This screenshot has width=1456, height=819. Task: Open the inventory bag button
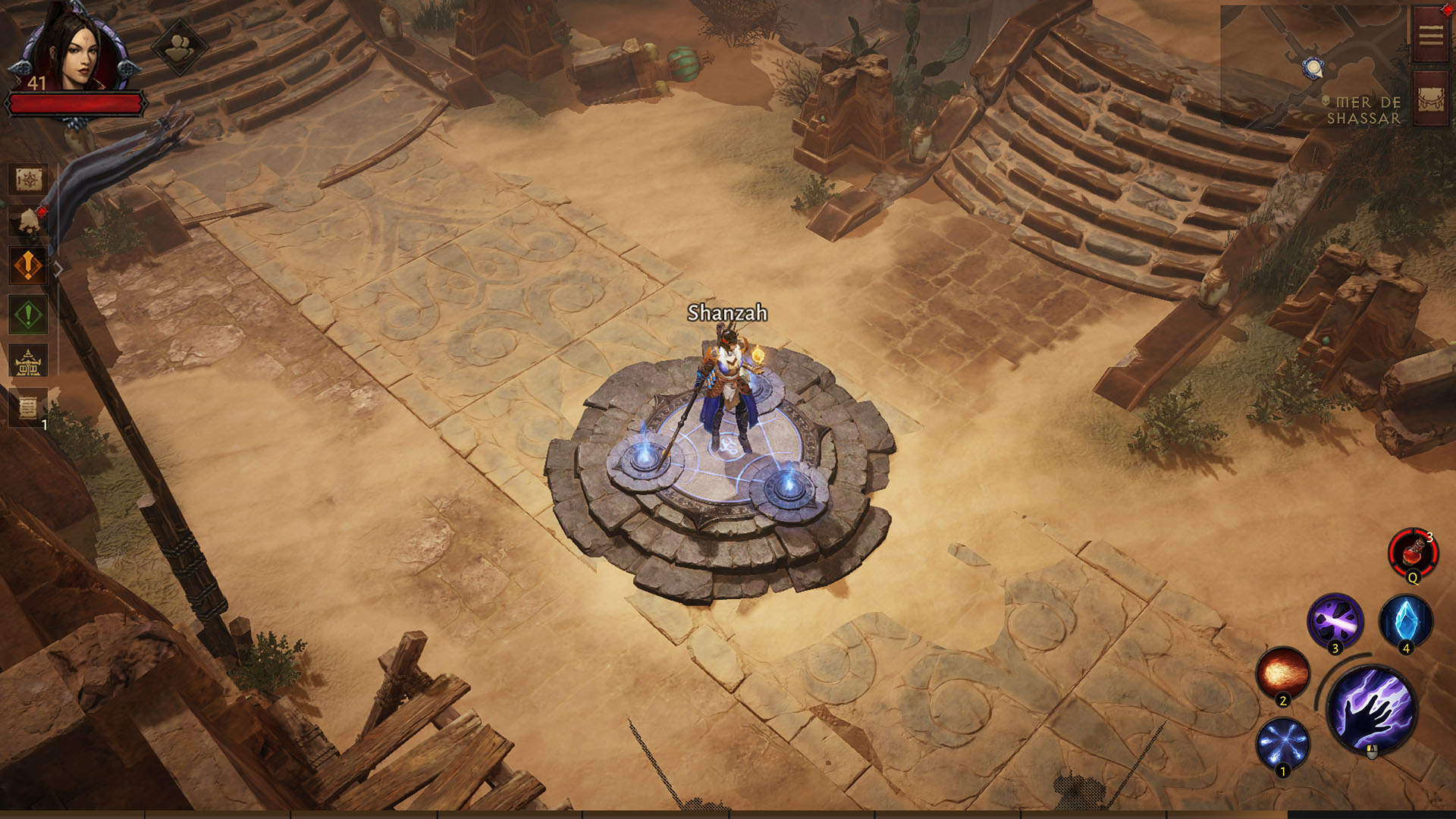coord(1431,99)
